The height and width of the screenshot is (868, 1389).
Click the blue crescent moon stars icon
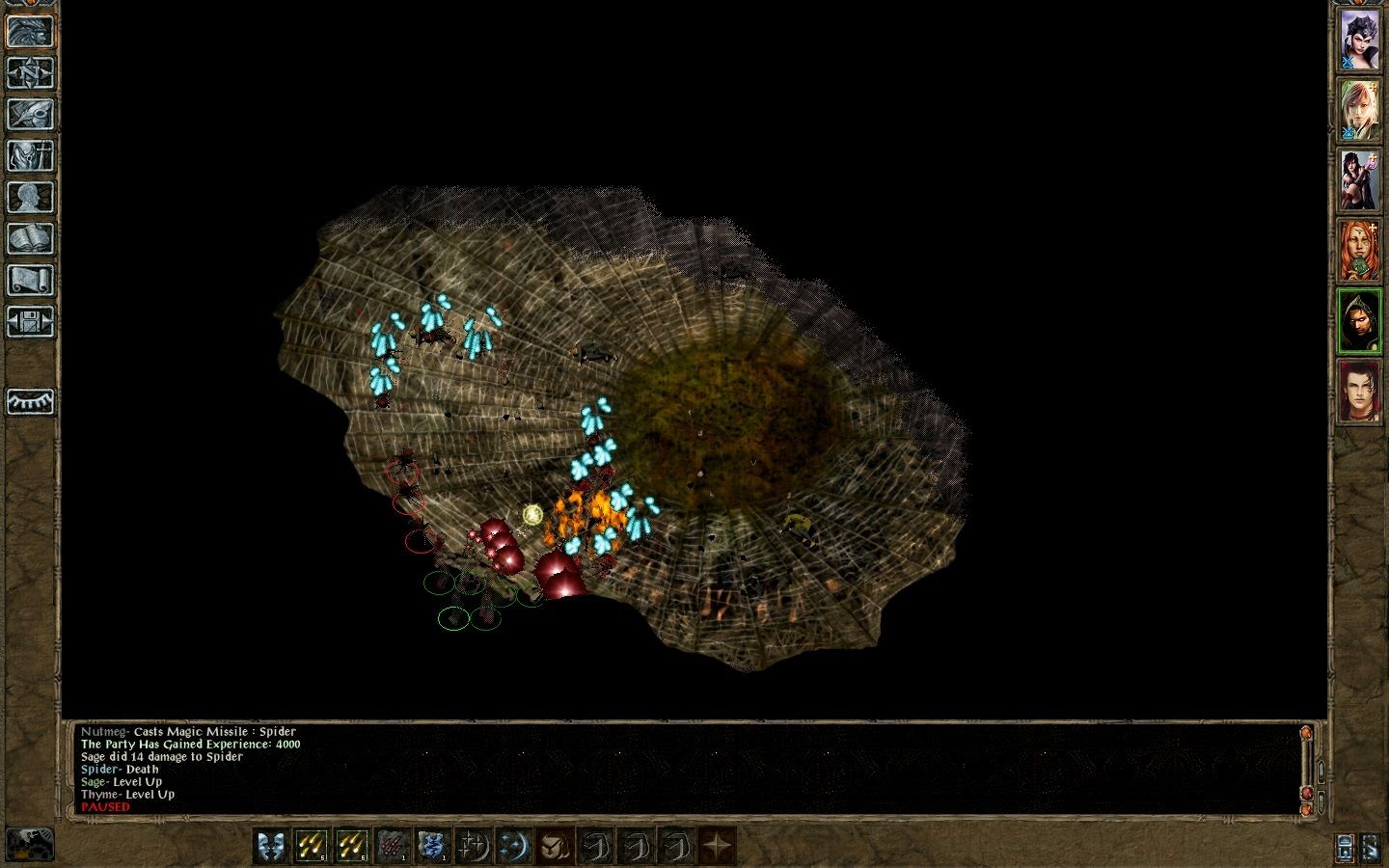(514, 846)
